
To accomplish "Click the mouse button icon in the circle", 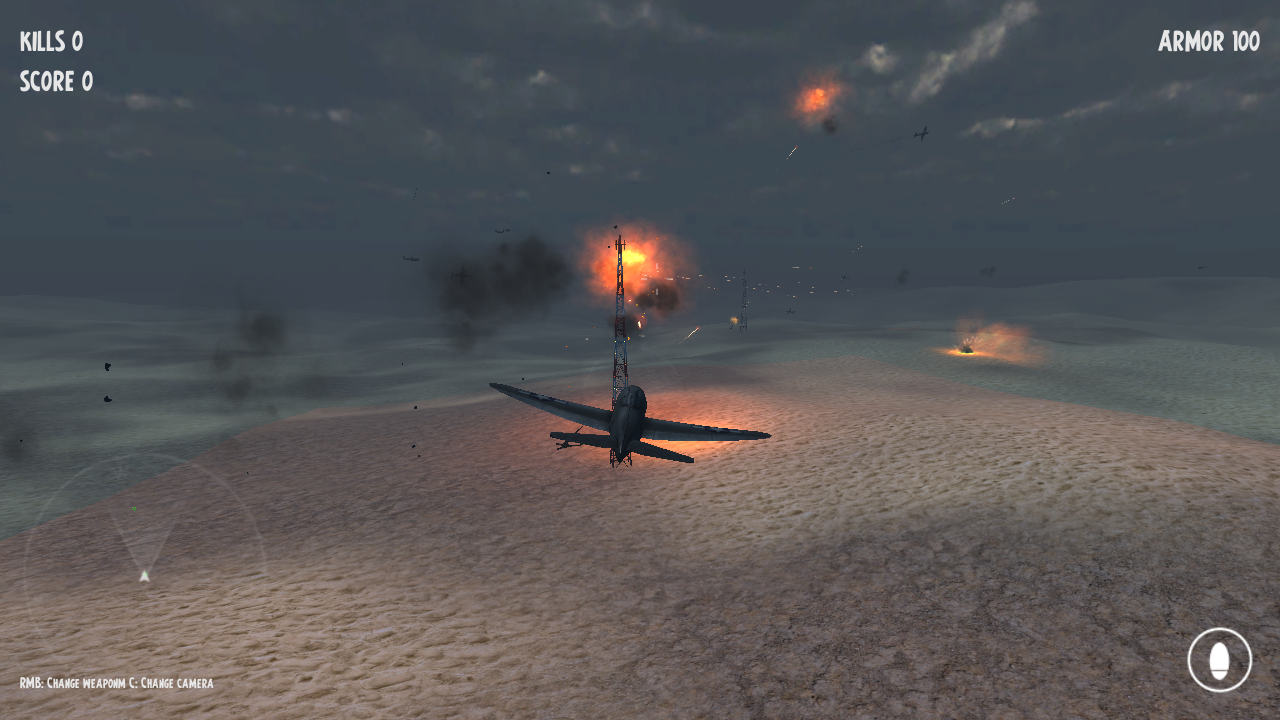I will coord(1220,660).
